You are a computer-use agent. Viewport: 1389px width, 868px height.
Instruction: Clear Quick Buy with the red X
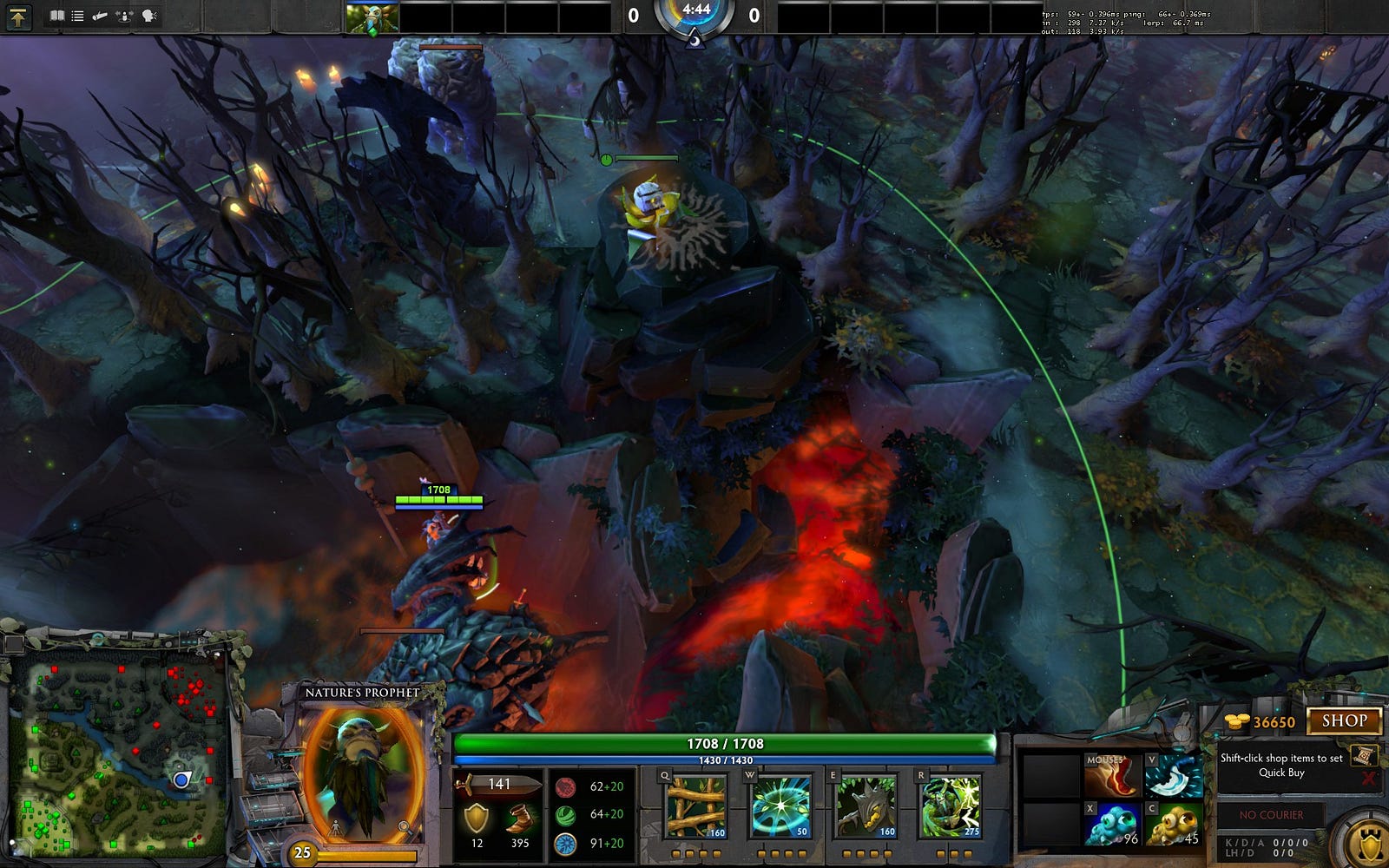click(1369, 778)
